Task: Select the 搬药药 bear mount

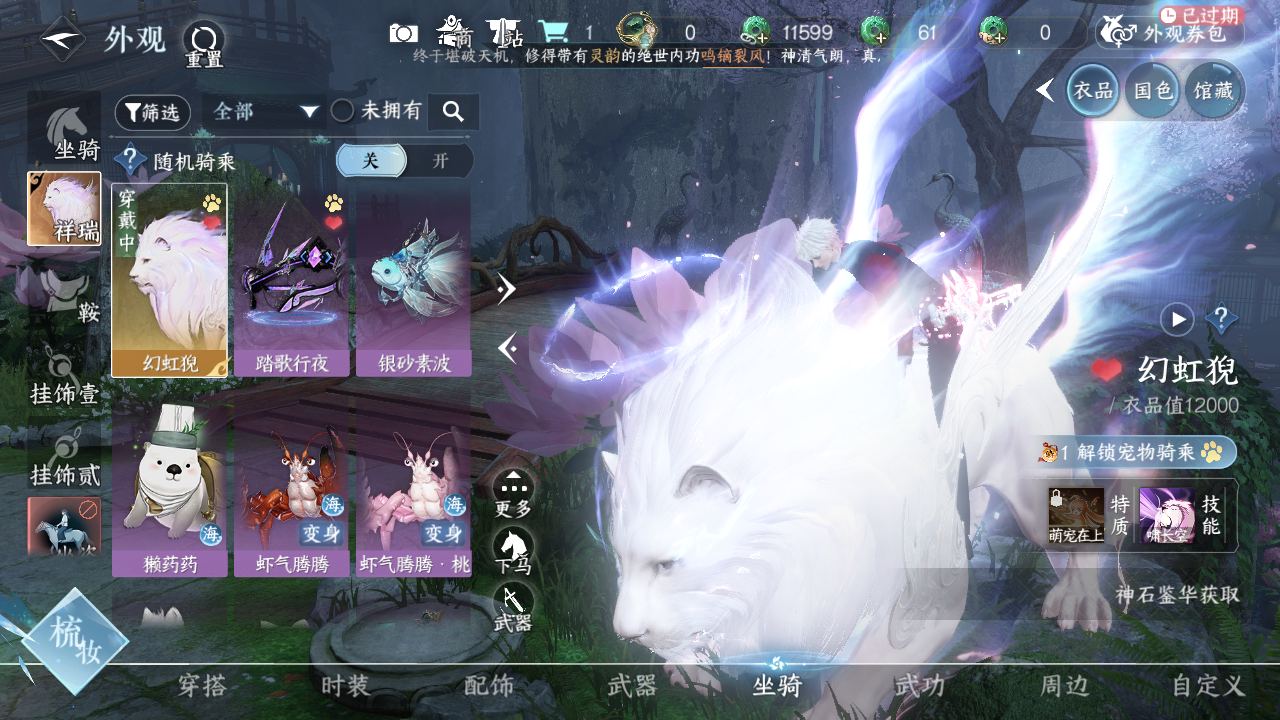Action: point(170,490)
